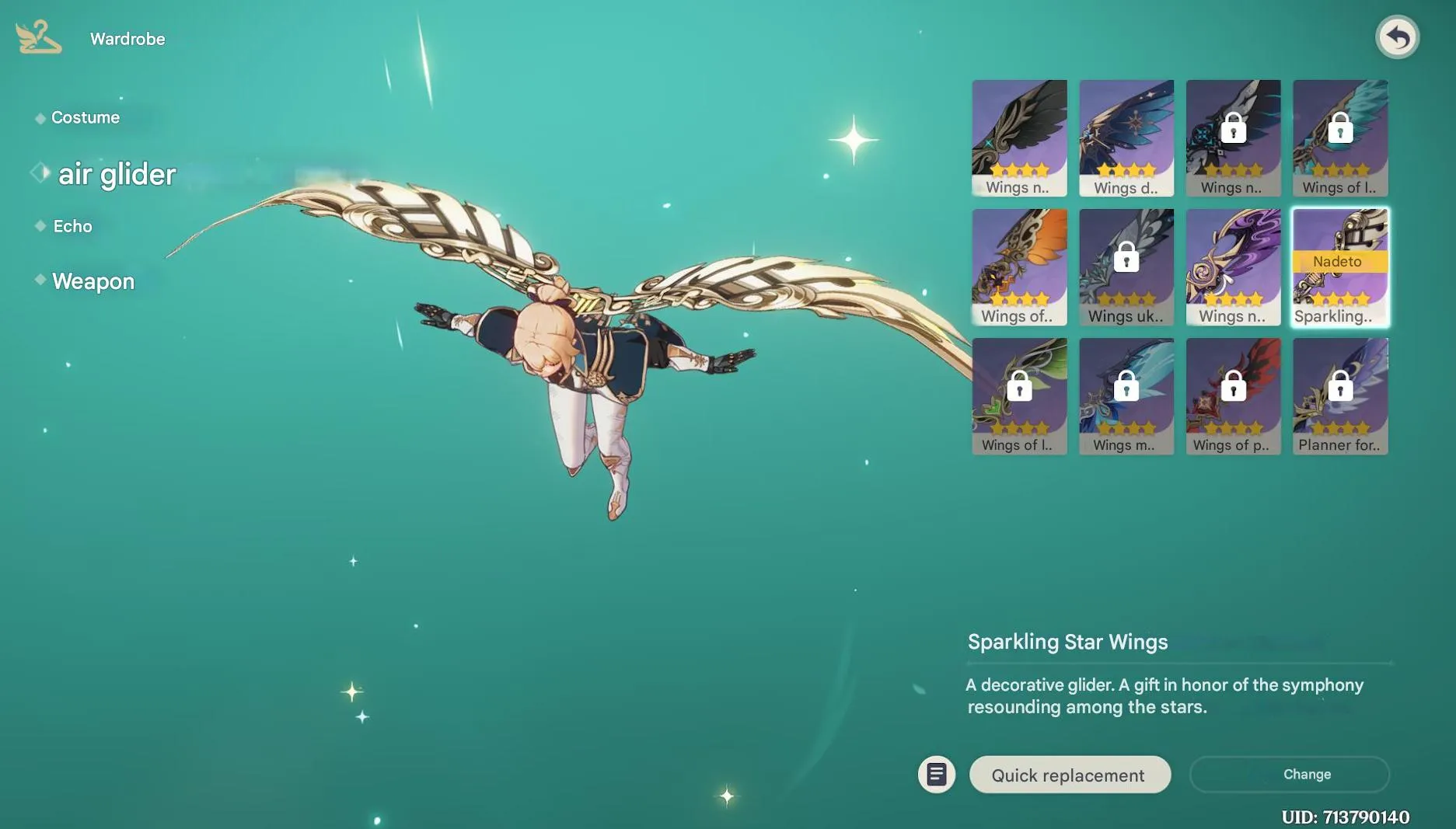The width and height of the screenshot is (1456, 829).
Task: Open the glider description note icon
Action: [x=936, y=774]
